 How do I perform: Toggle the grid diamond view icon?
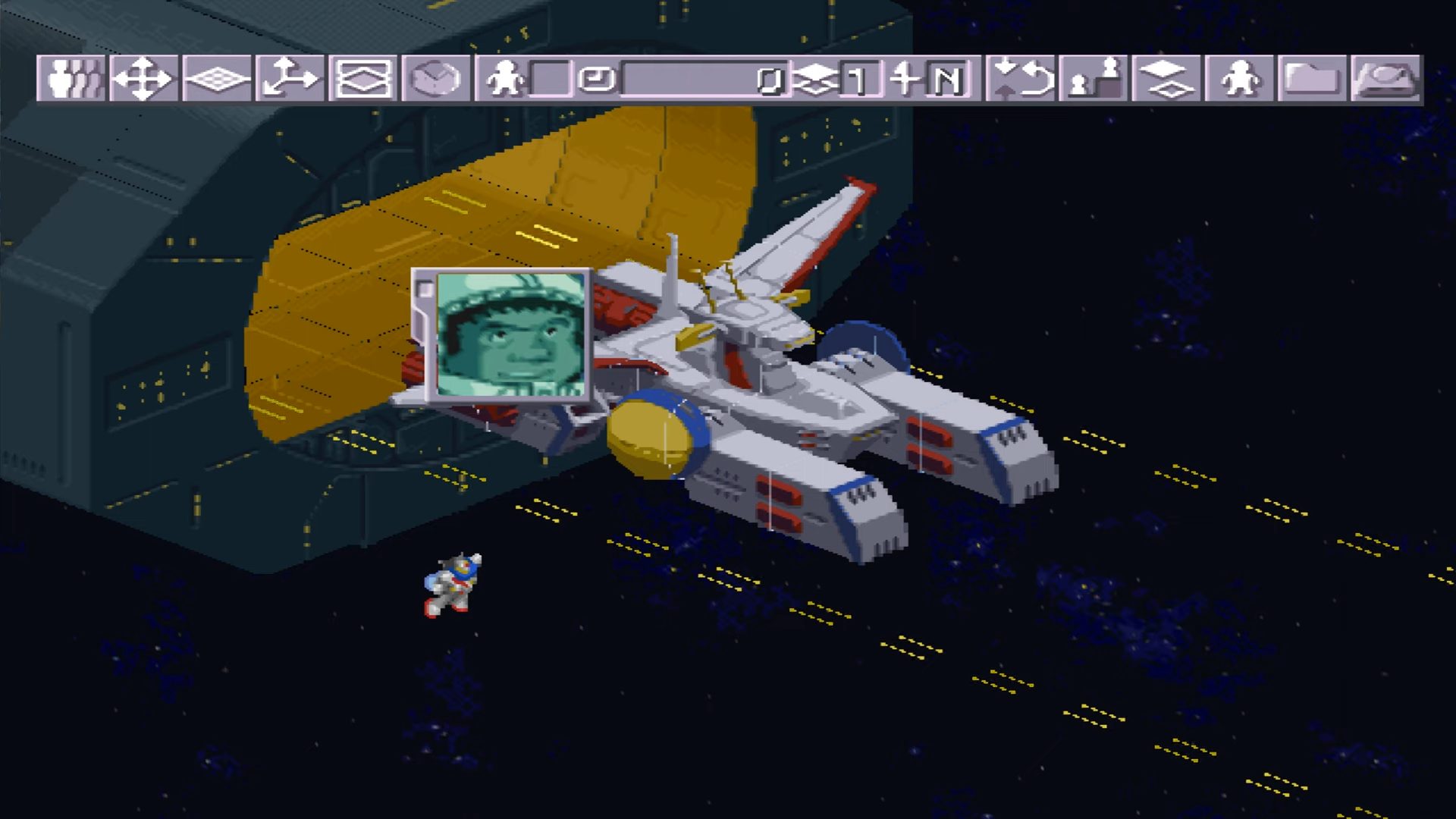pos(217,79)
